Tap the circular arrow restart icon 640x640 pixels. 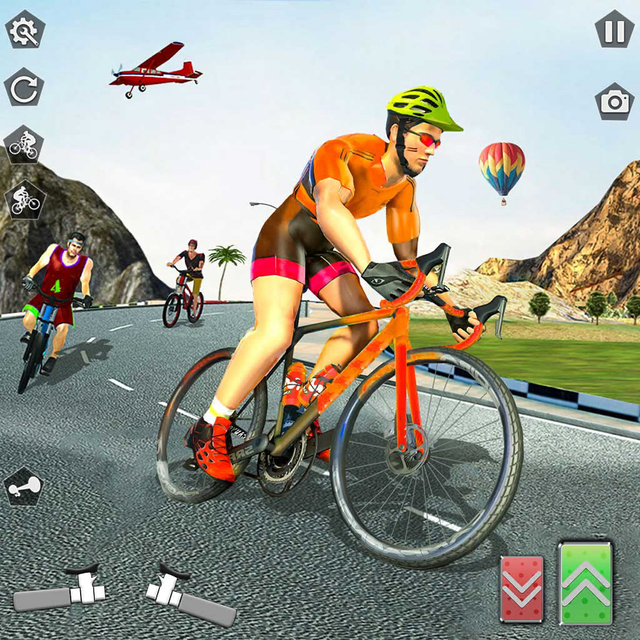point(24,88)
